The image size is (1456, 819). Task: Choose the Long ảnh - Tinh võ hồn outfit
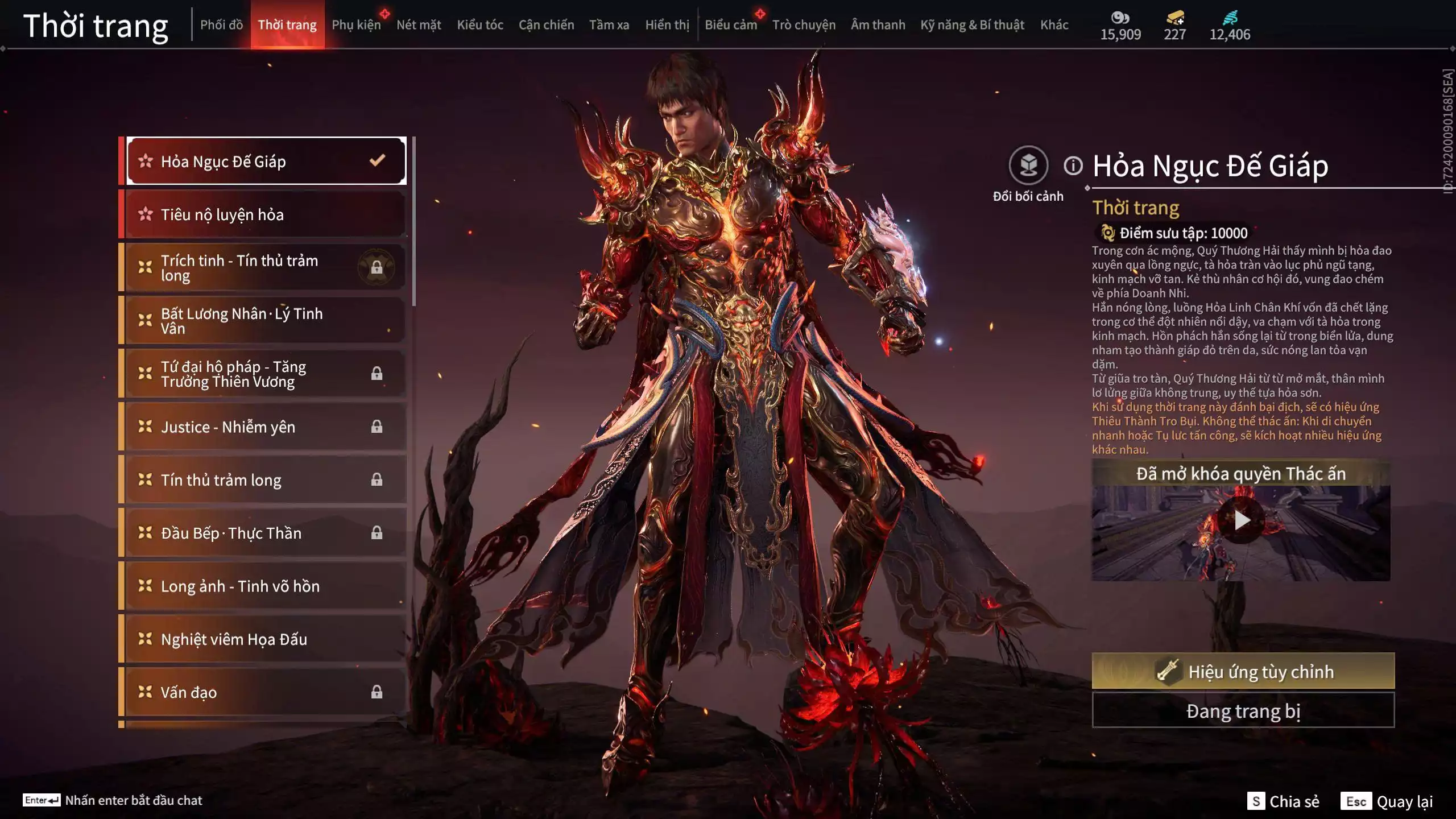click(x=265, y=586)
